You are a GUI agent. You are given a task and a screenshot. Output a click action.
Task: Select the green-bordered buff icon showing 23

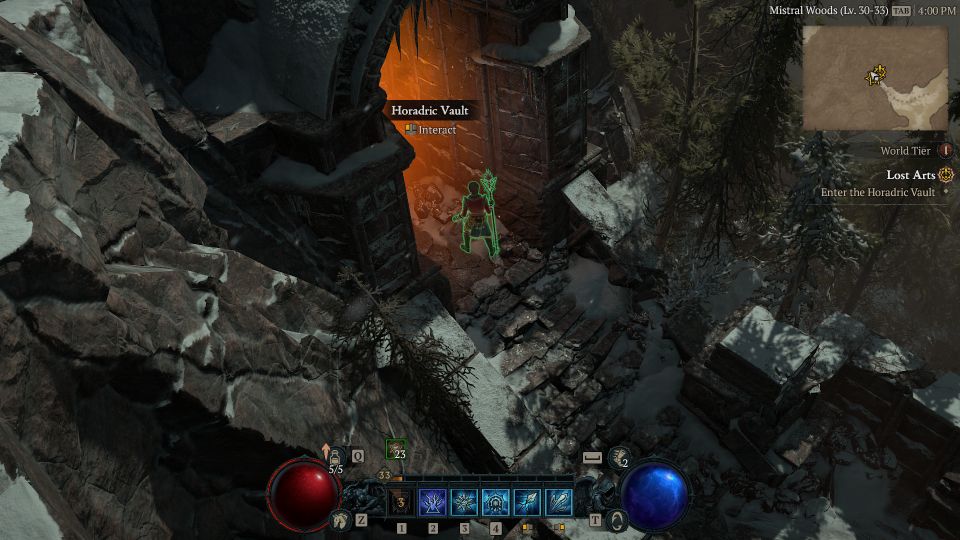(395, 449)
